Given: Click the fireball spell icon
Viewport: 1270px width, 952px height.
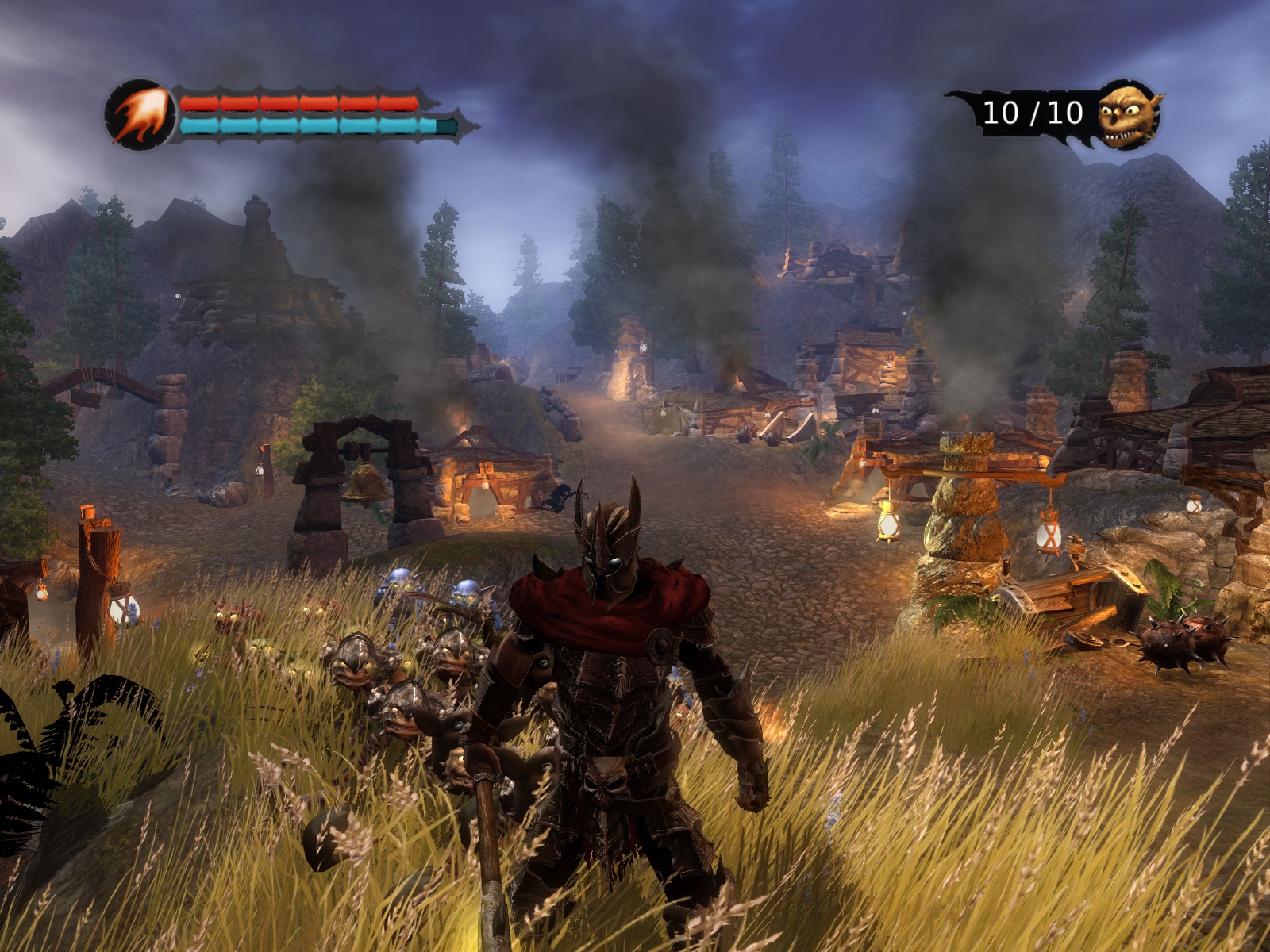Looking at the screenshot, I should (x=140, y=116).
